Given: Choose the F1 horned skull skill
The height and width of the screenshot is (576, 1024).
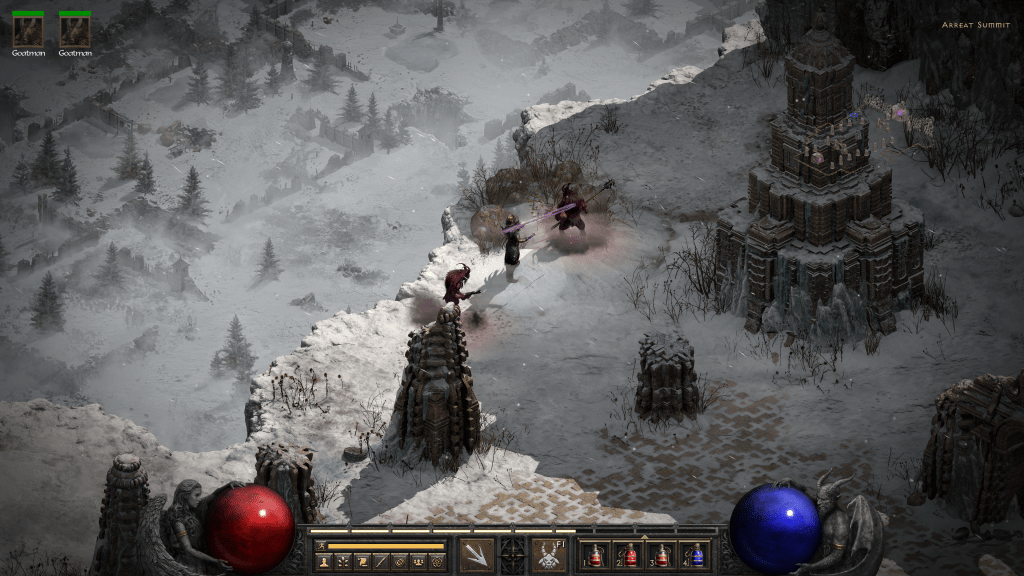Looking at the screenshot, I should pos(549,554).
